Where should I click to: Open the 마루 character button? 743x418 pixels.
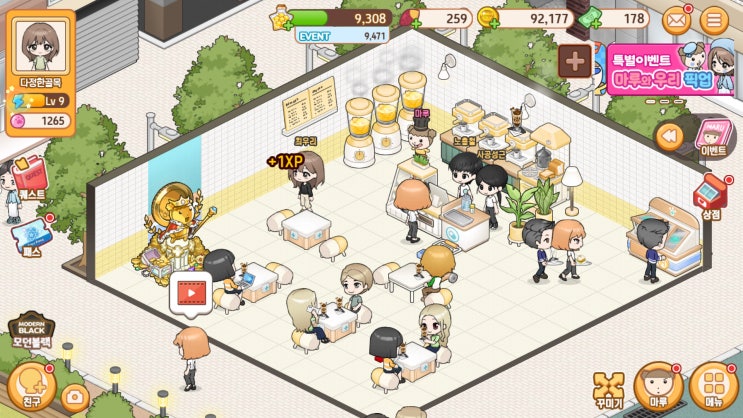point(659,387)
